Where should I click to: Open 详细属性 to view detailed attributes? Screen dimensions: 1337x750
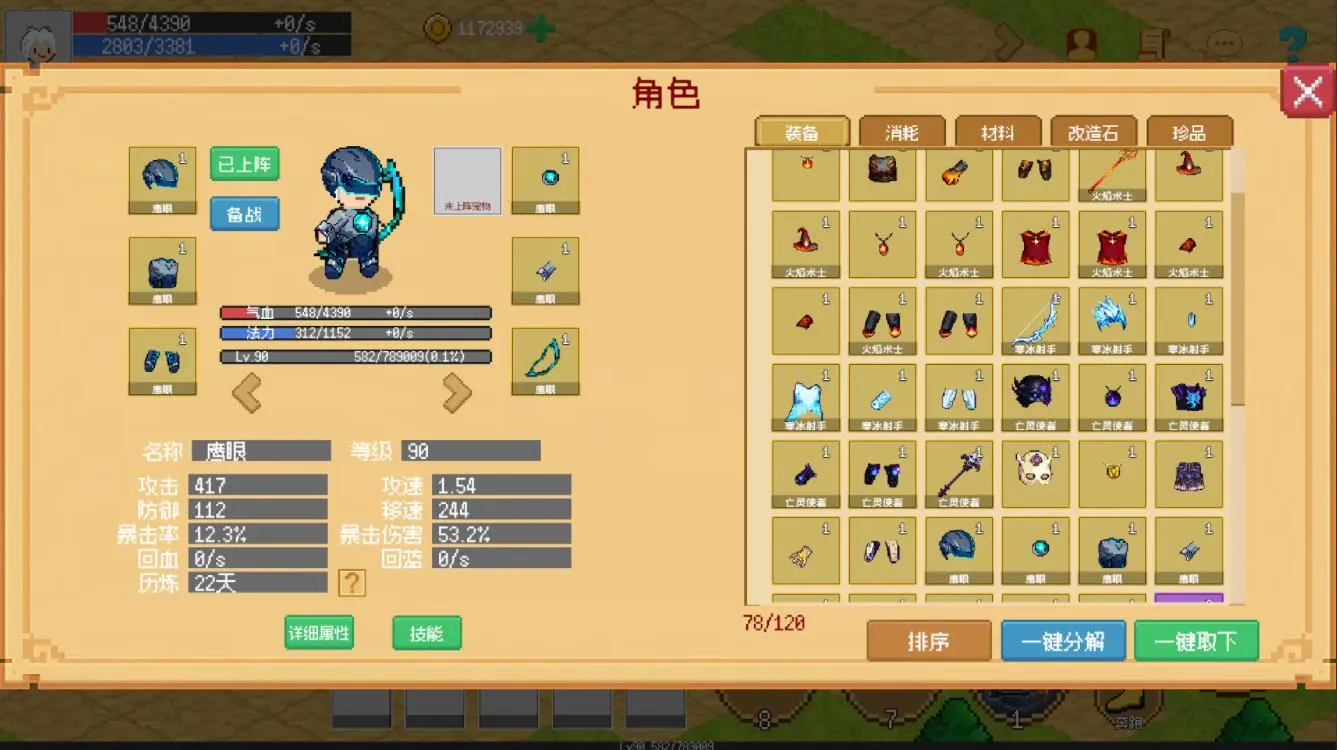(318, 633)
